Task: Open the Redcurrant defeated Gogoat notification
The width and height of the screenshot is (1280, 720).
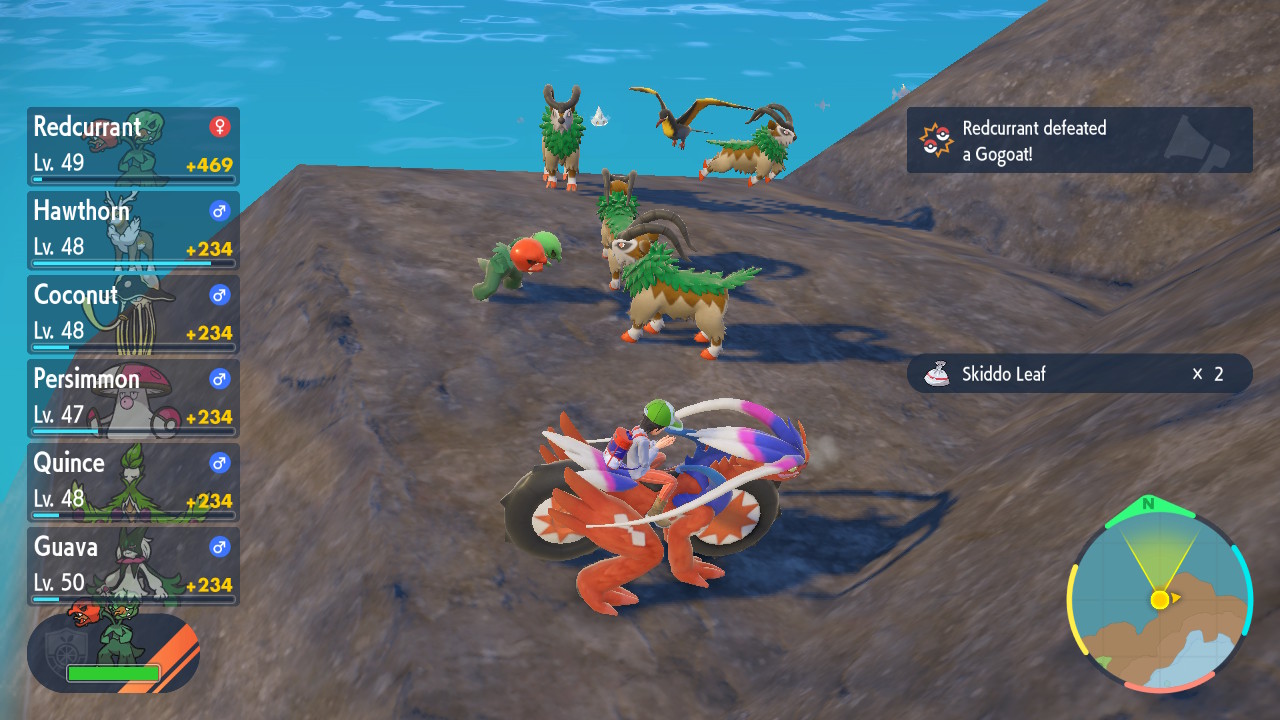Action: [1079, 140]
